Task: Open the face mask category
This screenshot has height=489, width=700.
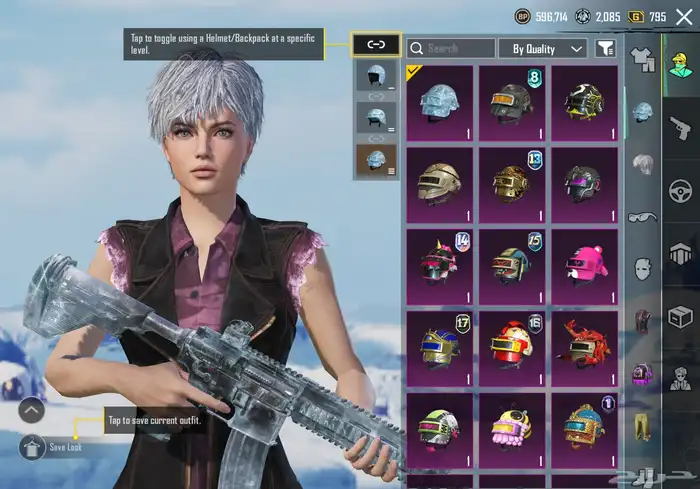Action: (641, 267)
